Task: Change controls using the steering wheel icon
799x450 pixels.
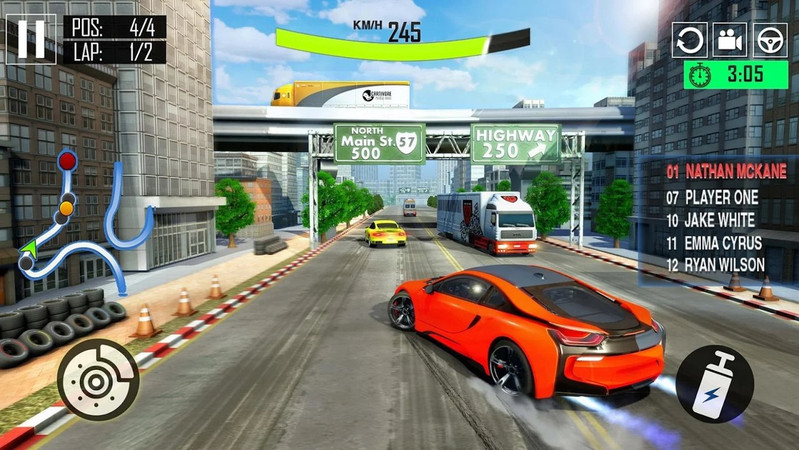Action: coord(770,40)
